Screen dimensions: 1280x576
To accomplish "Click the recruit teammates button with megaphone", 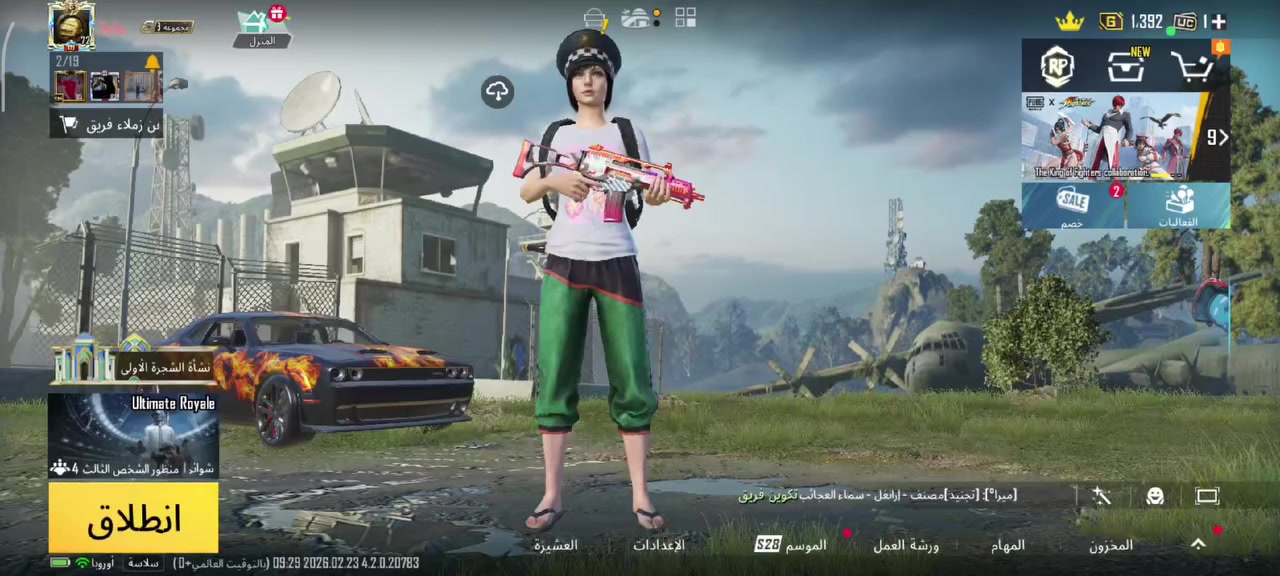I will [x=107, y=125].
